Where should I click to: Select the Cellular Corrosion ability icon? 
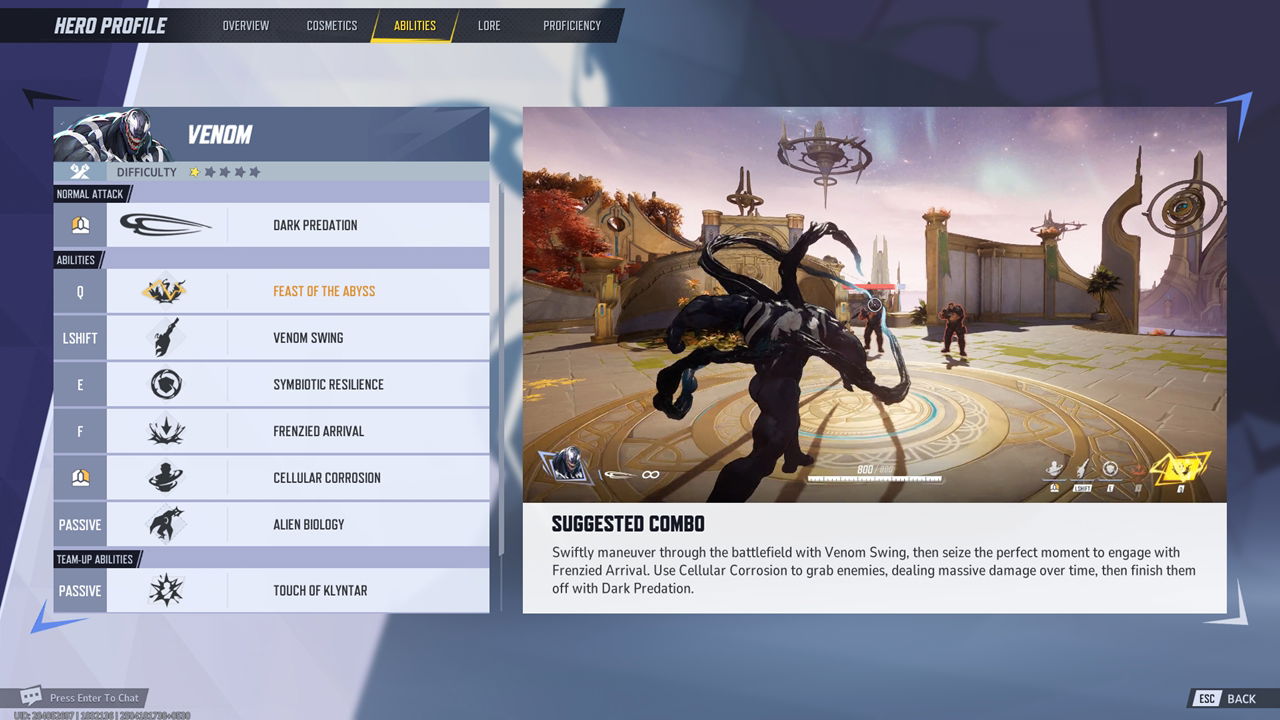pyautogui.click(x=167, y=477)
